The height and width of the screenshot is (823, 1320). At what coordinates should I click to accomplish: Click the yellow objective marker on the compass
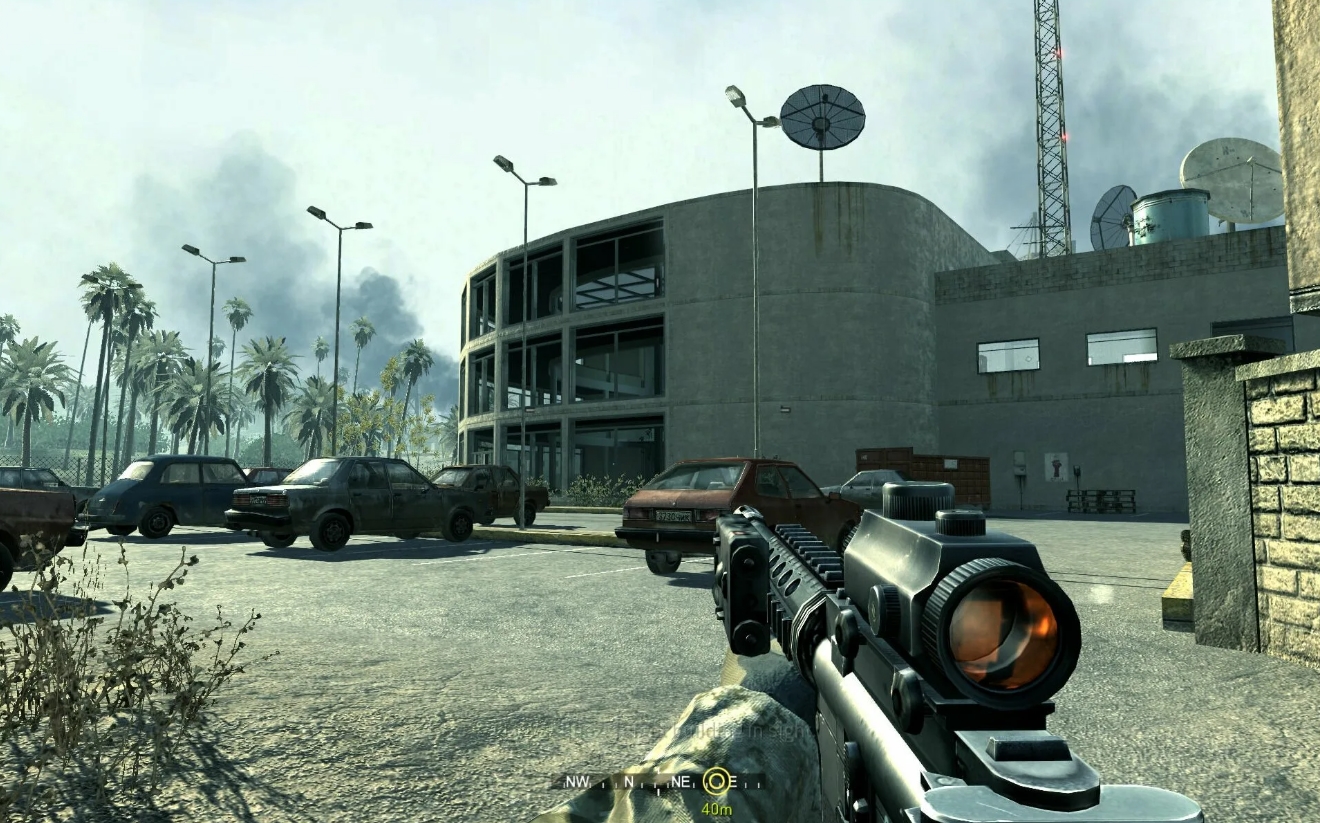pyautogui.click(x=716, y=780)
